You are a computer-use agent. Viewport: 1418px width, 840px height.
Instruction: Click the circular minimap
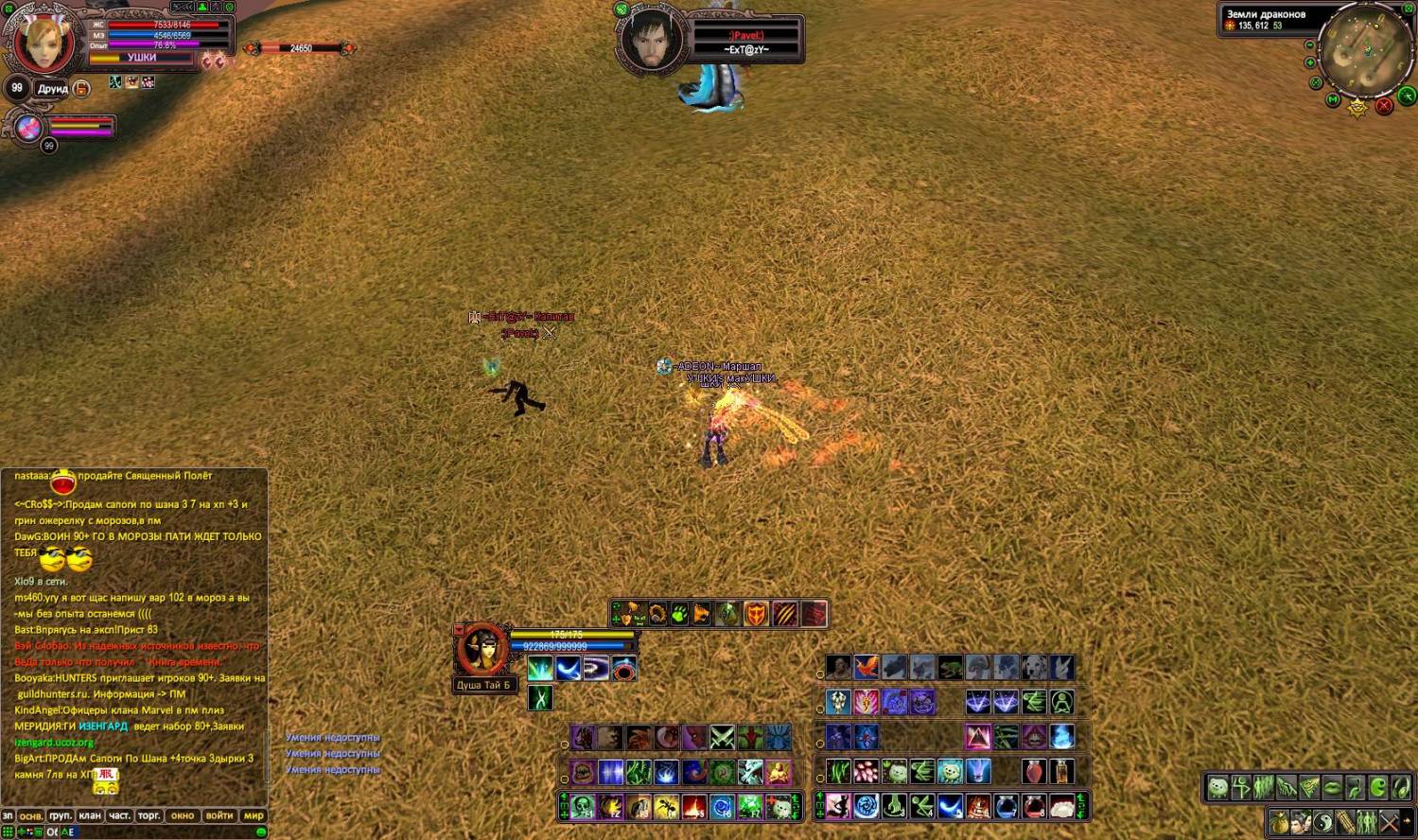click(x=1365, y=52)
